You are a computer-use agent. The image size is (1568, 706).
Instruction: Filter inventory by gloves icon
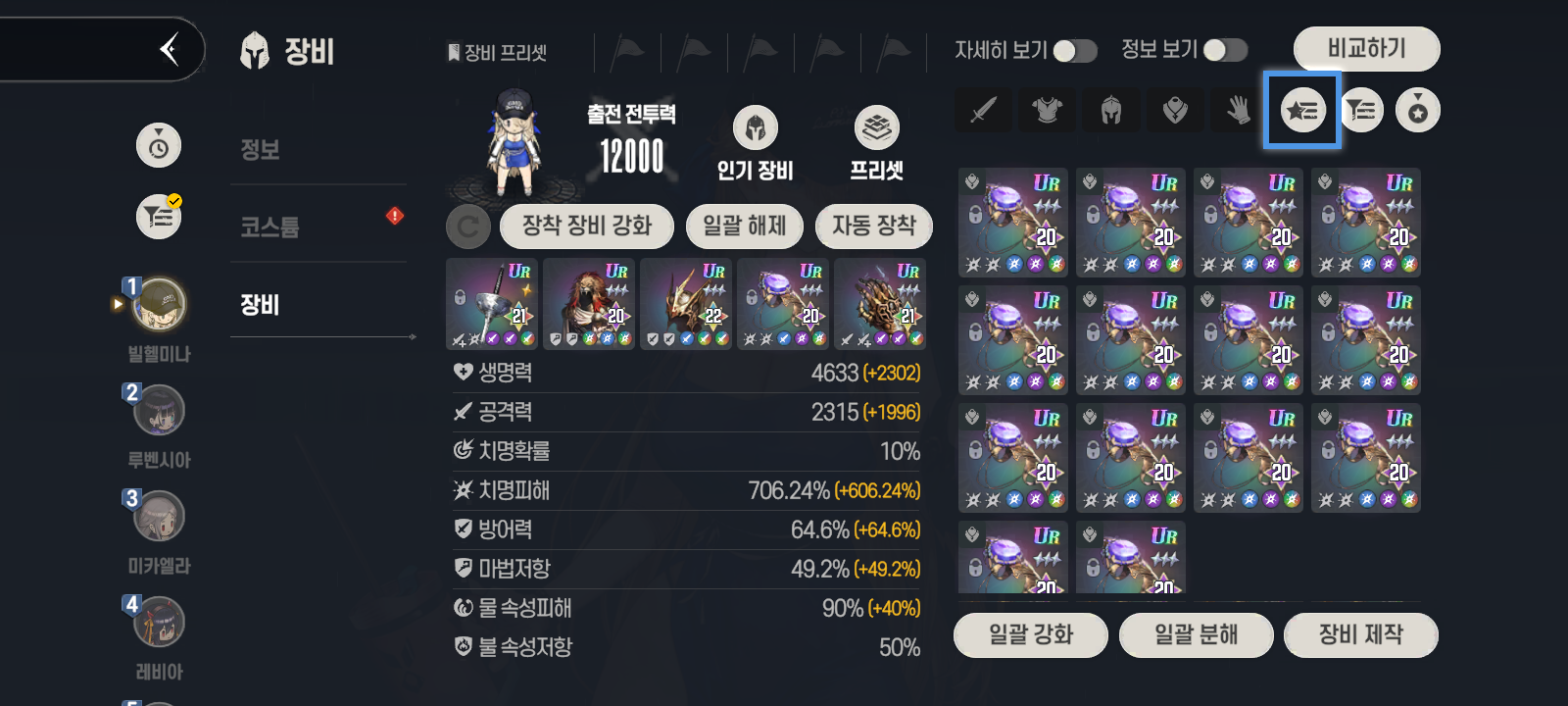(1238, 111)
